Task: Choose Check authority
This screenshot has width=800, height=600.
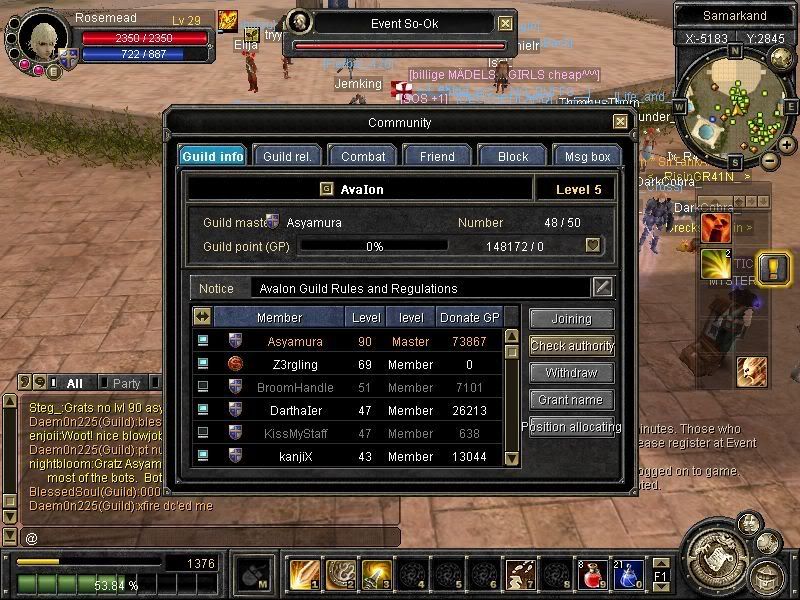Action: pyautogui.click(x=571, y=346)
